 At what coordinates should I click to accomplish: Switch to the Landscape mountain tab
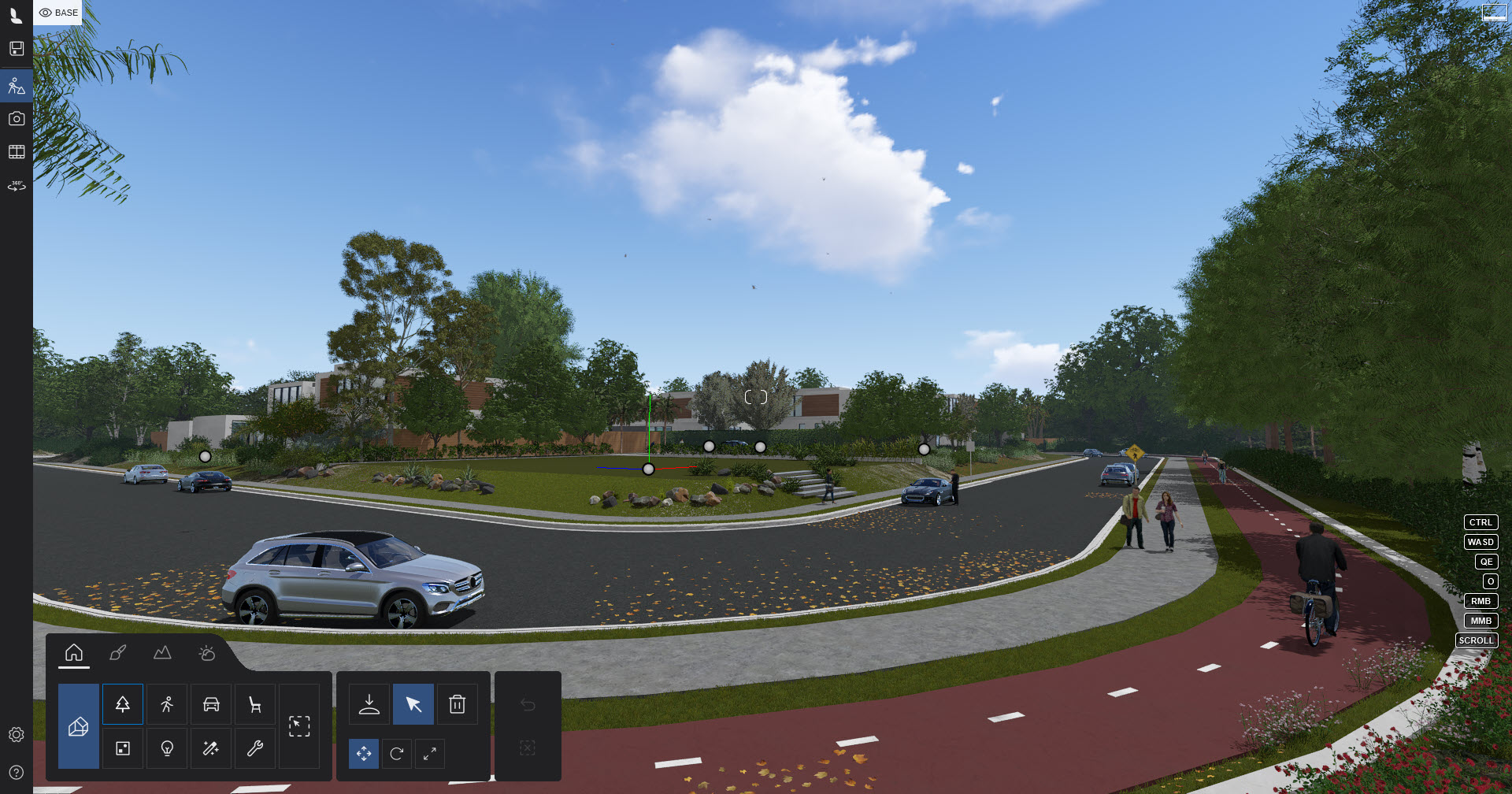(162, 653)
